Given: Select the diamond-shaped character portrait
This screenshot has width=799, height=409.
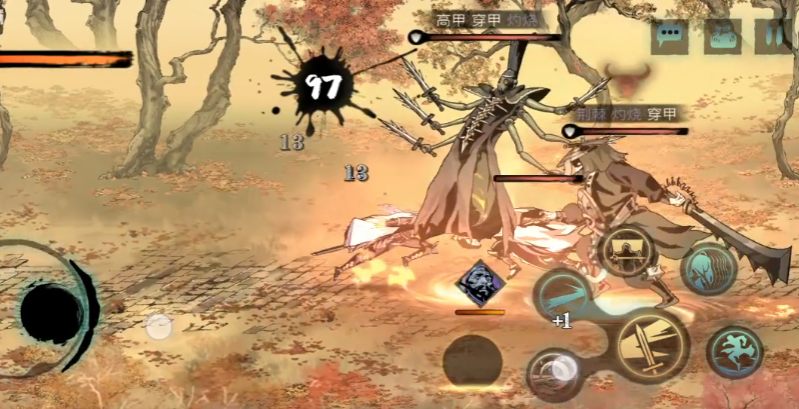Looking at the screenshot, I should [480, 283].
